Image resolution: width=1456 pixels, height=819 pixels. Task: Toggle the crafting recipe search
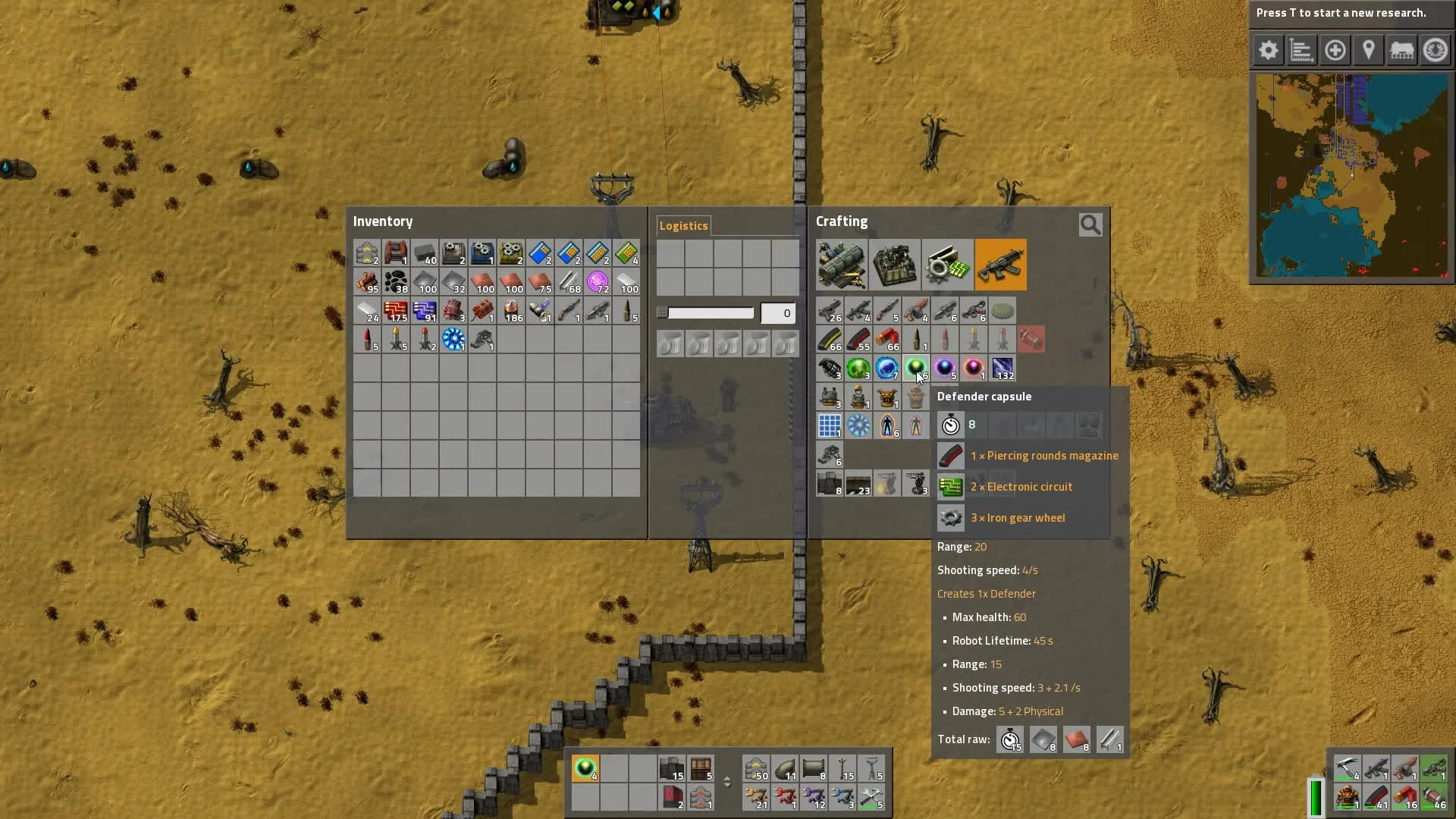pyautogui.click(x=1090, y=224)
